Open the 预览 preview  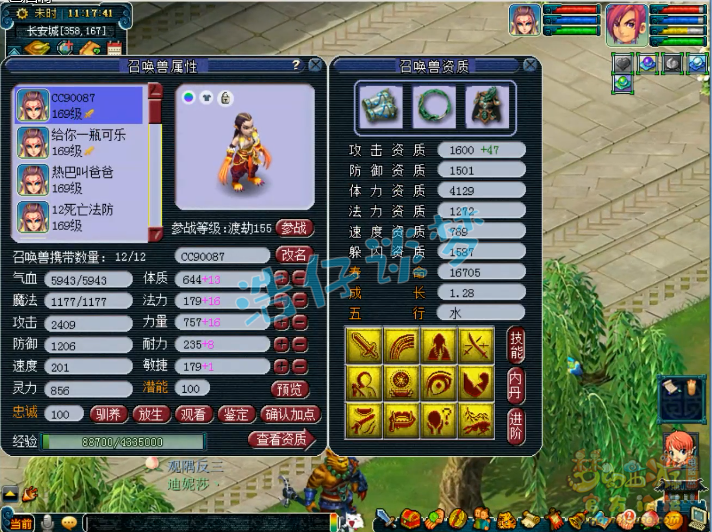click(289, 389)
